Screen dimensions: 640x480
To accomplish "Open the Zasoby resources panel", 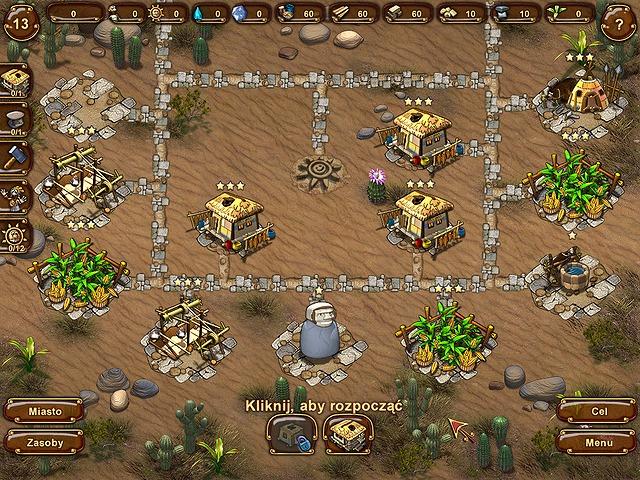I will click(x=43, y=441).
